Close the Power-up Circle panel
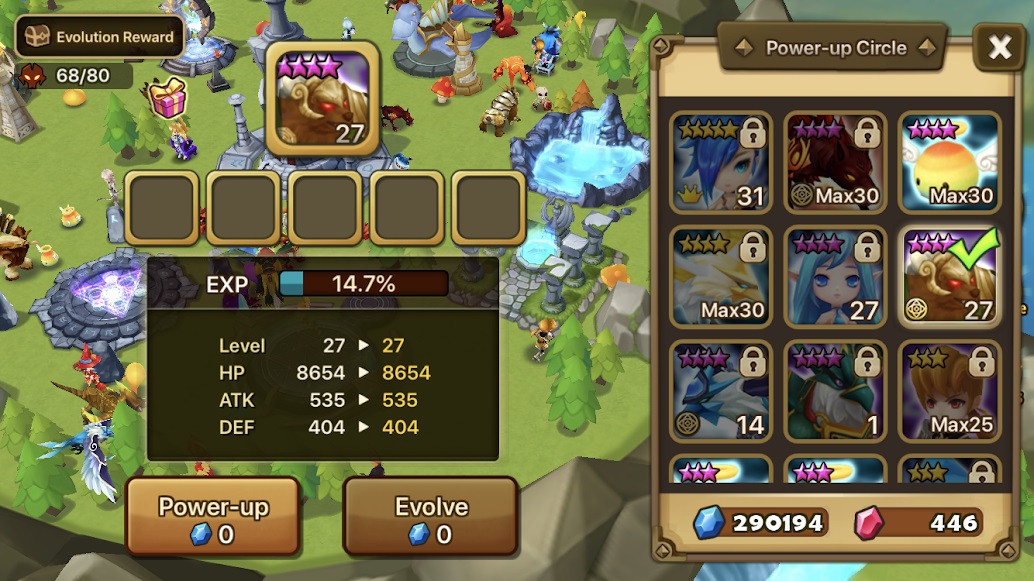The width and height of the screenshot is (1034, 581). [998, 46]
